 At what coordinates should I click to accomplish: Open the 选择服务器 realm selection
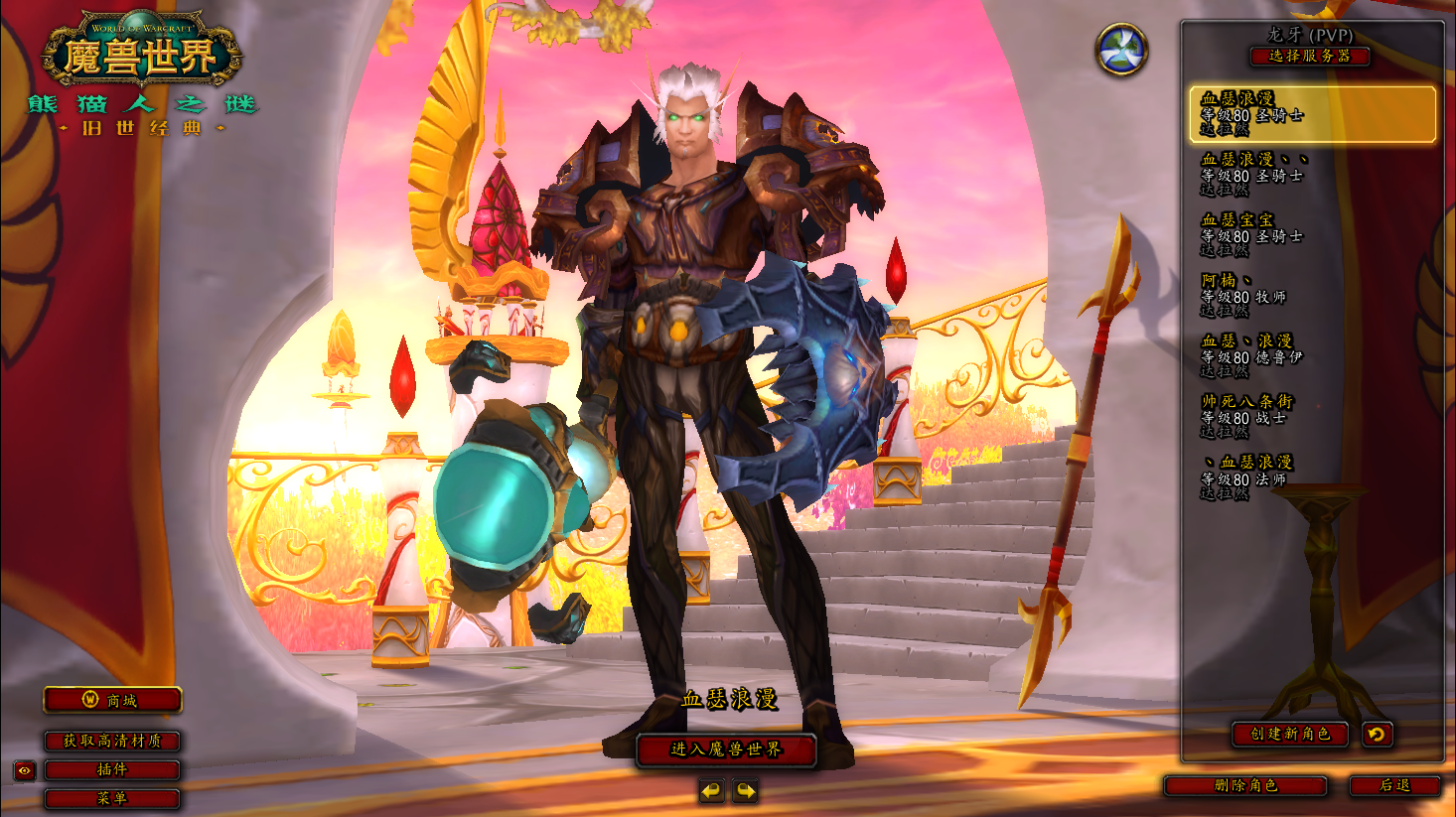click(1309, 57)
